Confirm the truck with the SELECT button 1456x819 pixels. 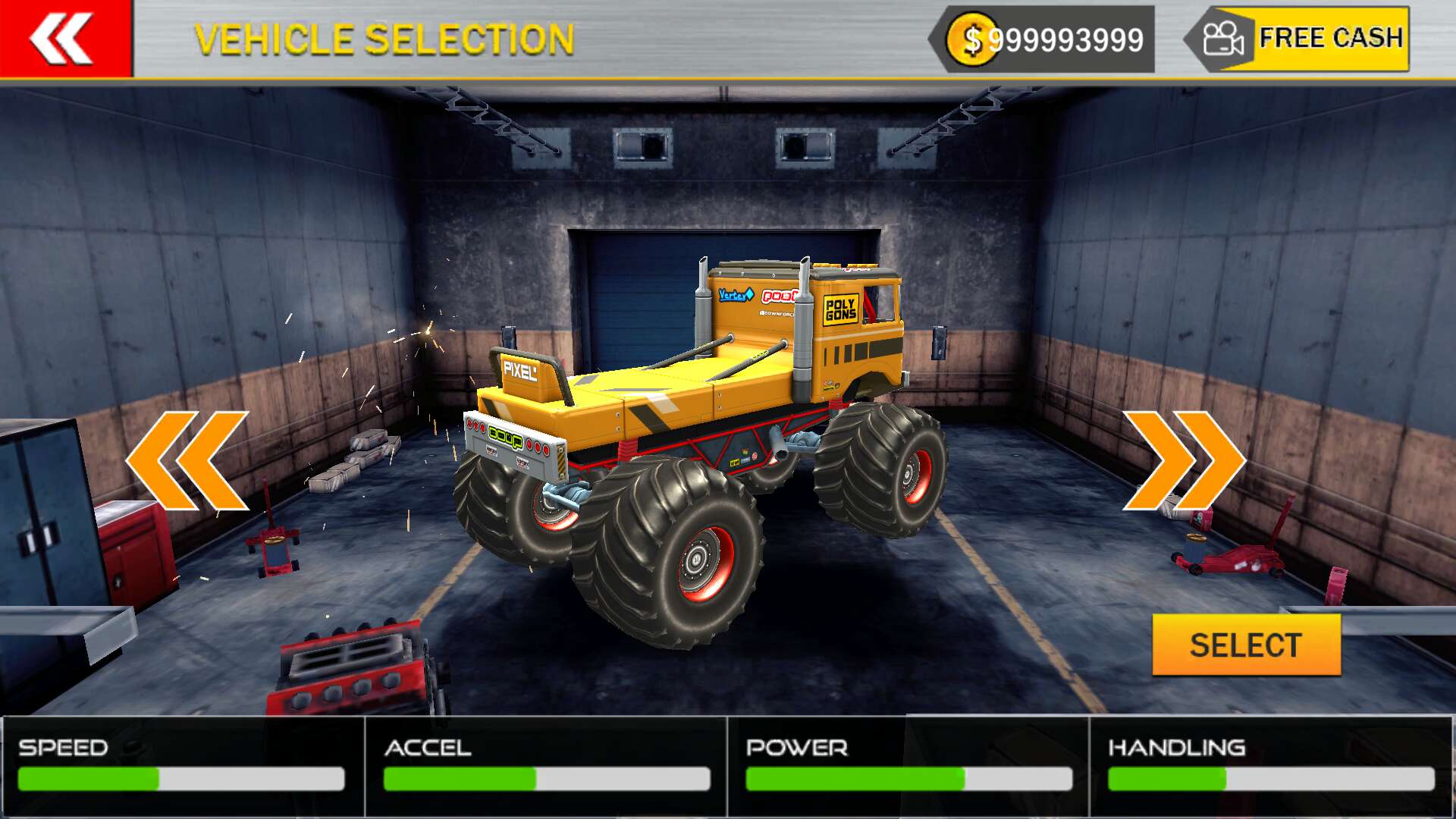1246,645
